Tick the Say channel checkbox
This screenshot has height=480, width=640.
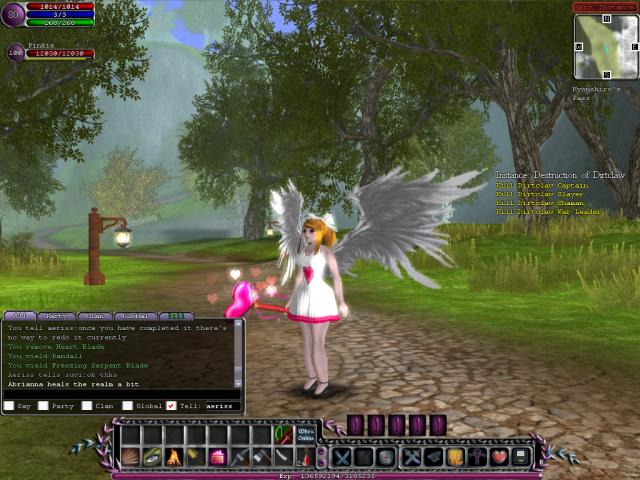(x=8, y=406)
